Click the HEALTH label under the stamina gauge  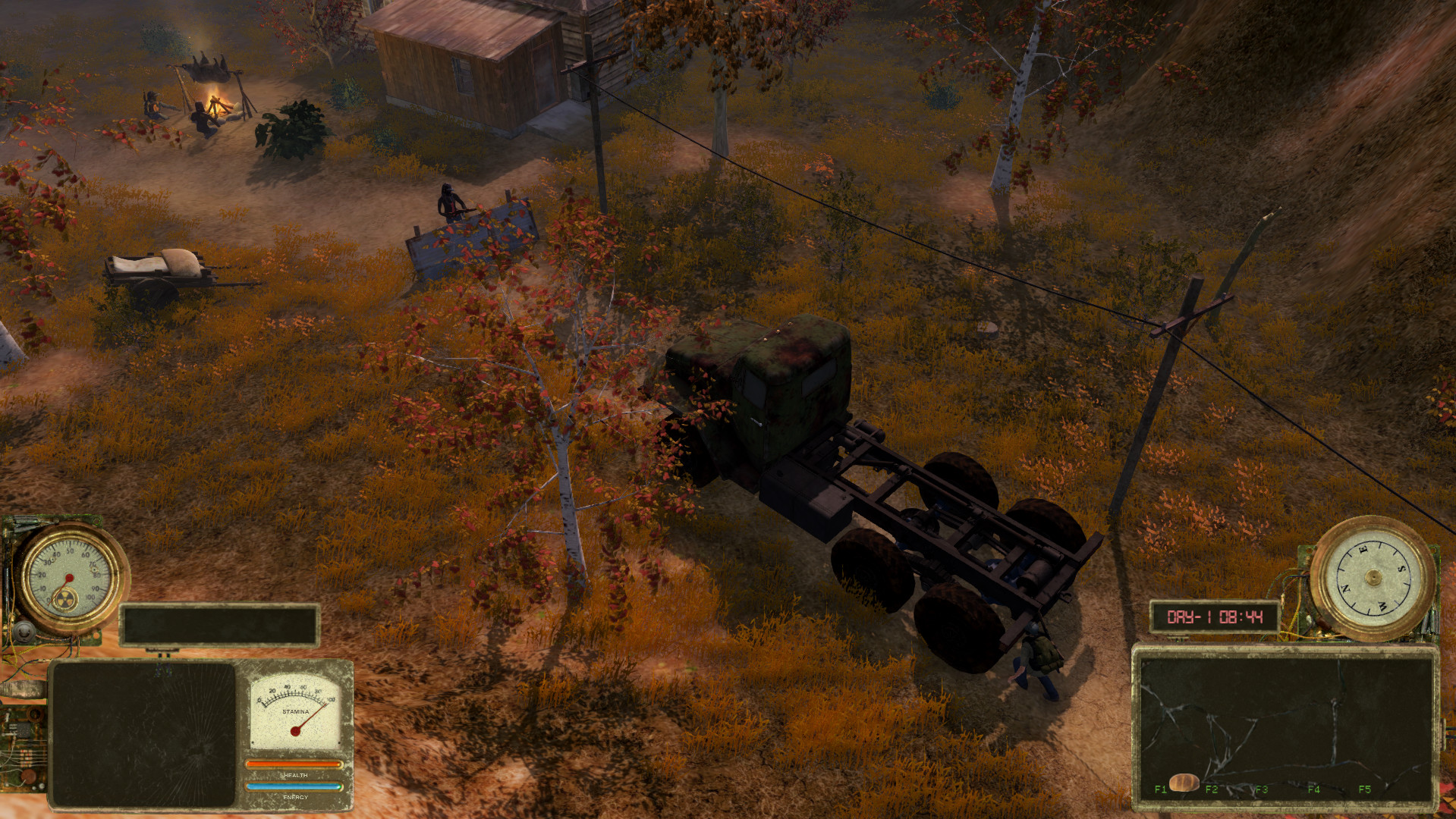pos(295,776)
